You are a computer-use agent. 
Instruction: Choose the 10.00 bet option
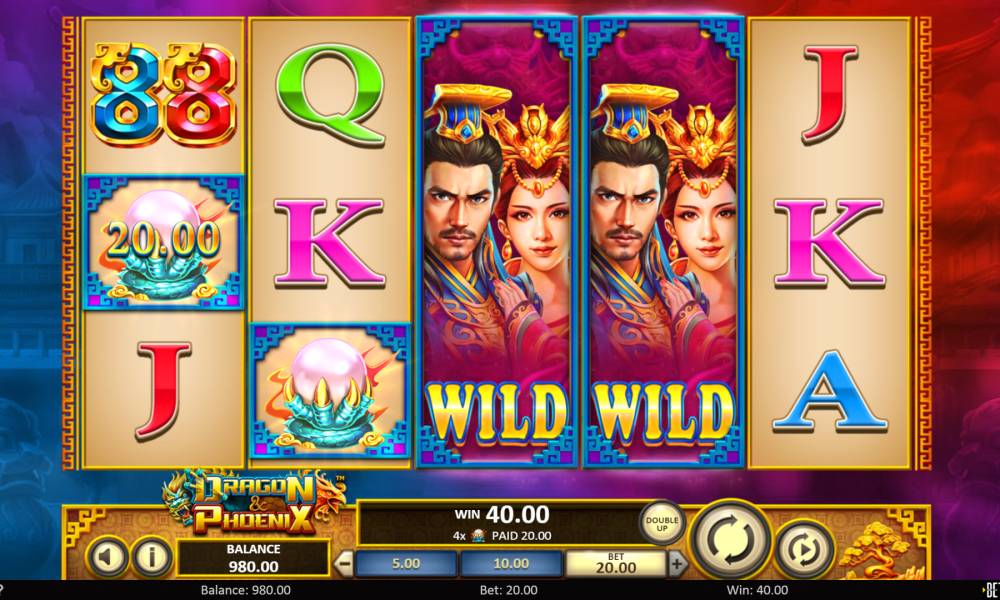510,563
